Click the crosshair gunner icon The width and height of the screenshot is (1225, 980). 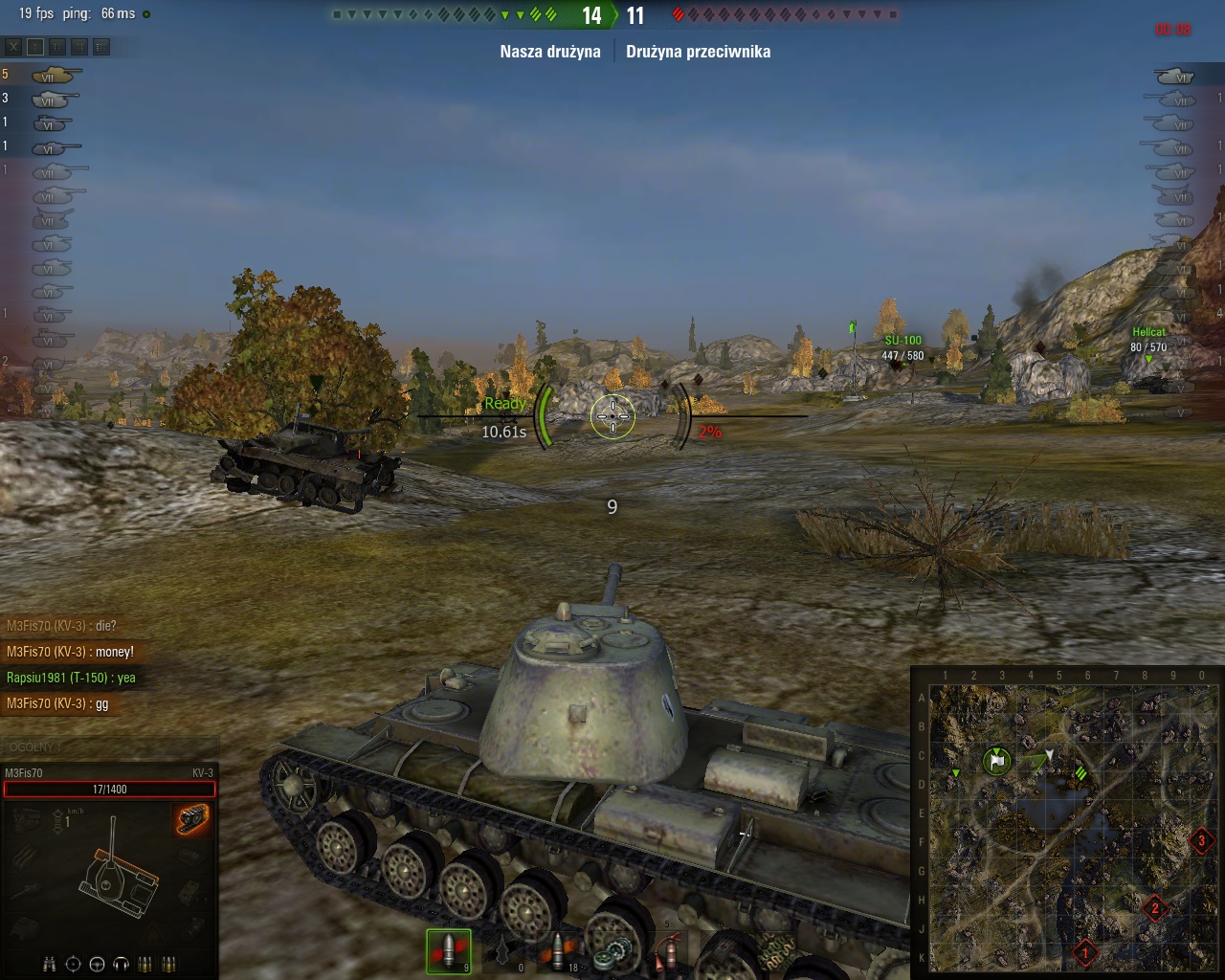[x=73, y=964]
